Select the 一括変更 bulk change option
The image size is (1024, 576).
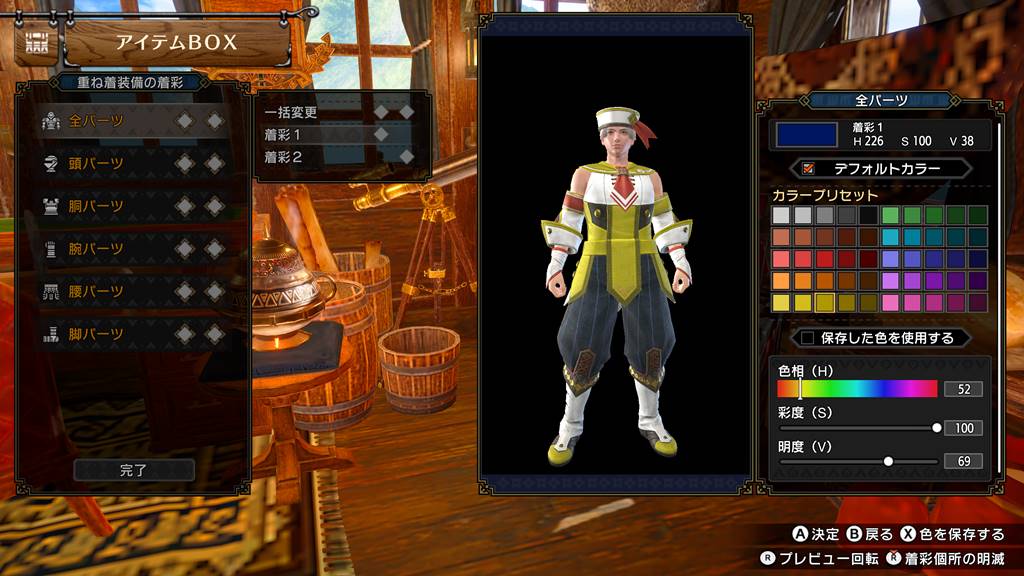(291, 112)
